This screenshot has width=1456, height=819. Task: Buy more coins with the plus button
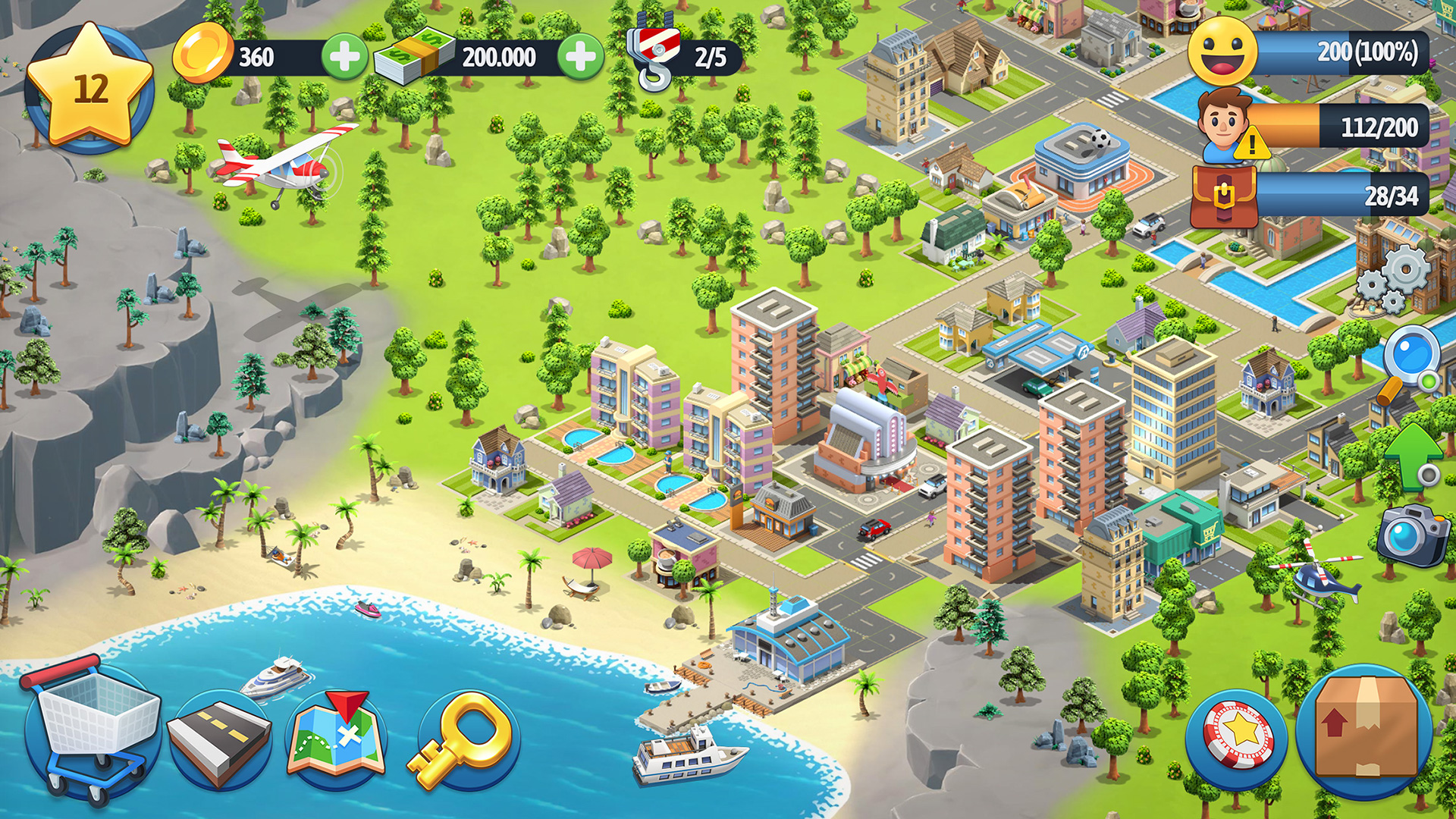[345, 57]
